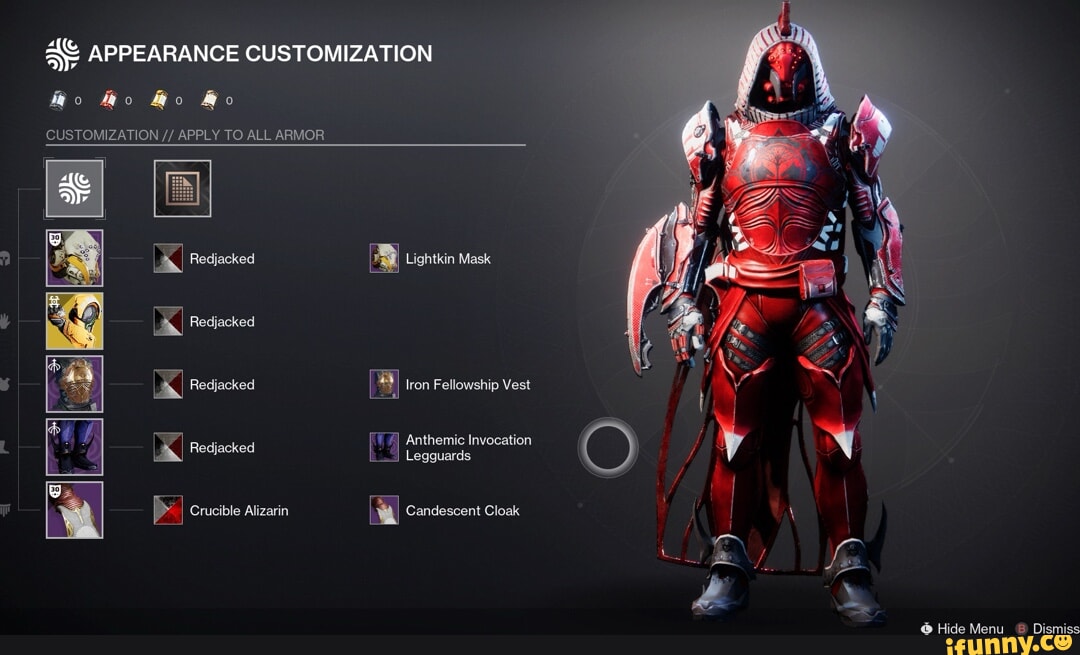The image size is (1080, 655).
Task: Select the Lightkin Mask helmet slot
Action: [x=74, y=258]
